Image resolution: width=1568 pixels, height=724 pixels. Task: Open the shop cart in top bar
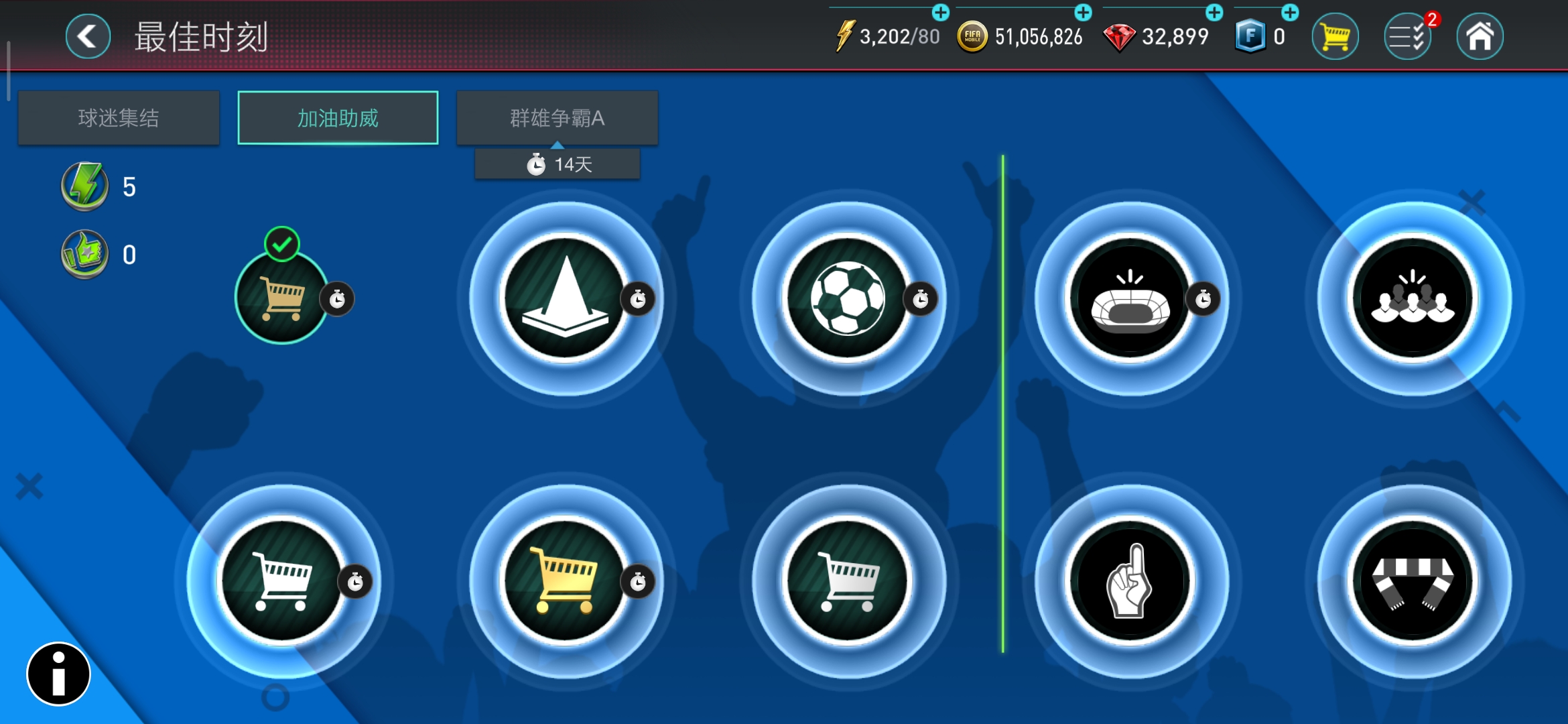point(1335,36)
